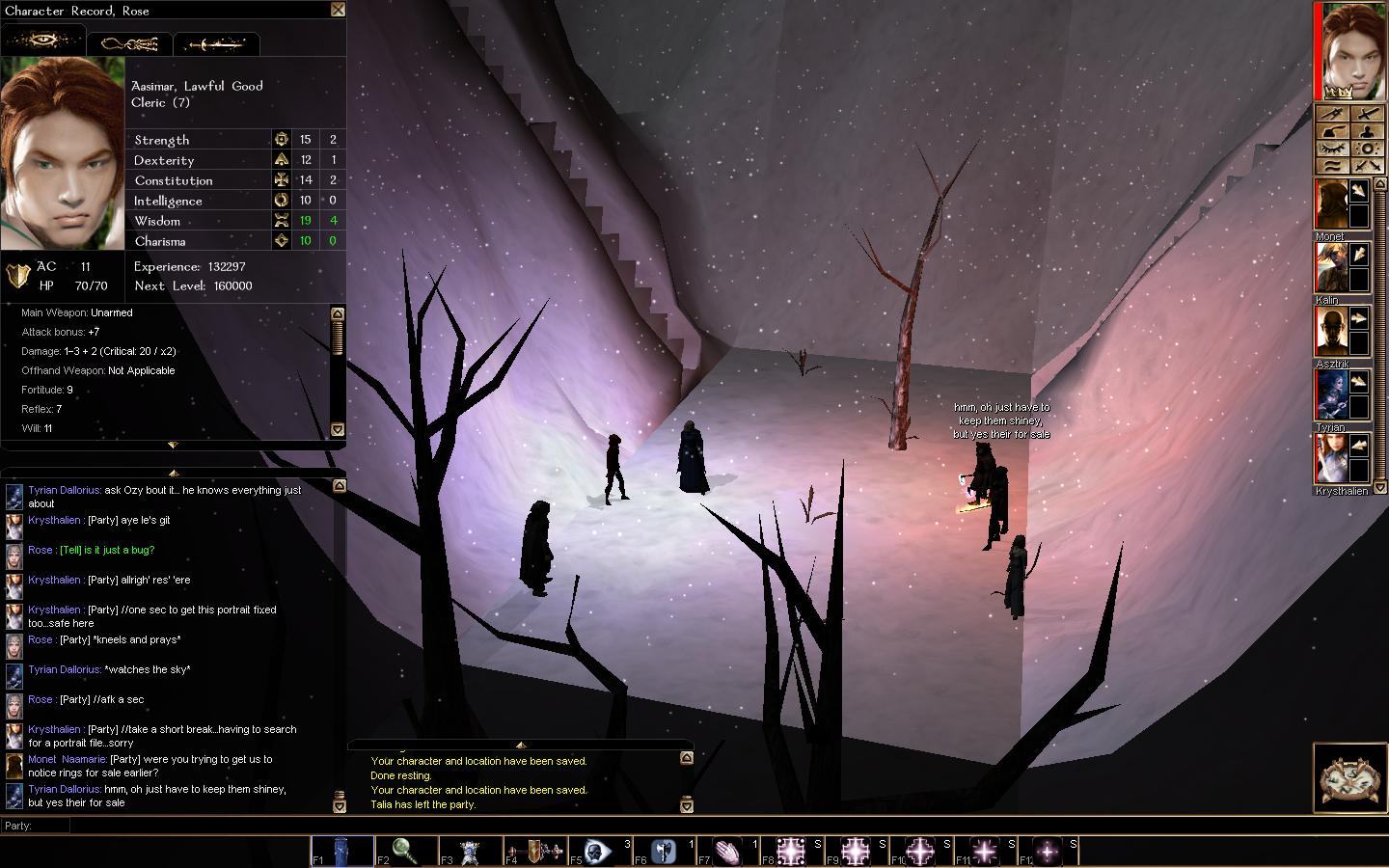The width and height of the screenshot is (1389, 868).
Task: Select party member Kalin's portrait
Action: coord(1331,268)
